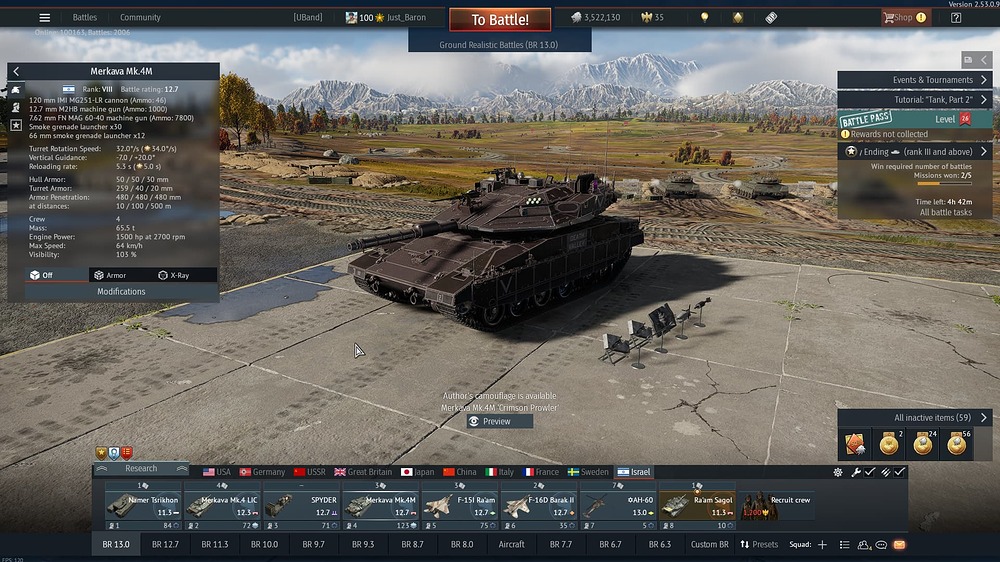Enable X-Ray view mode
This screenshot has height=562, width=1000.
click(174, 275)
